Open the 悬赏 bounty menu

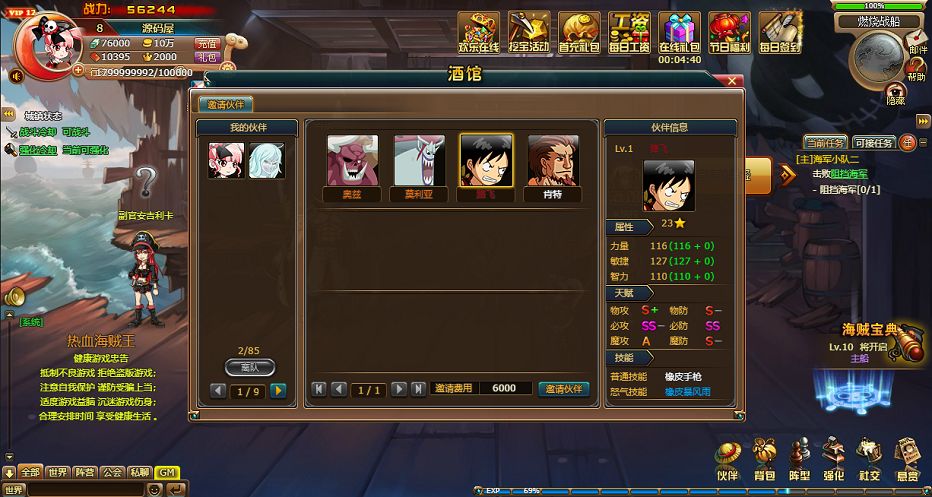(906, 459)
